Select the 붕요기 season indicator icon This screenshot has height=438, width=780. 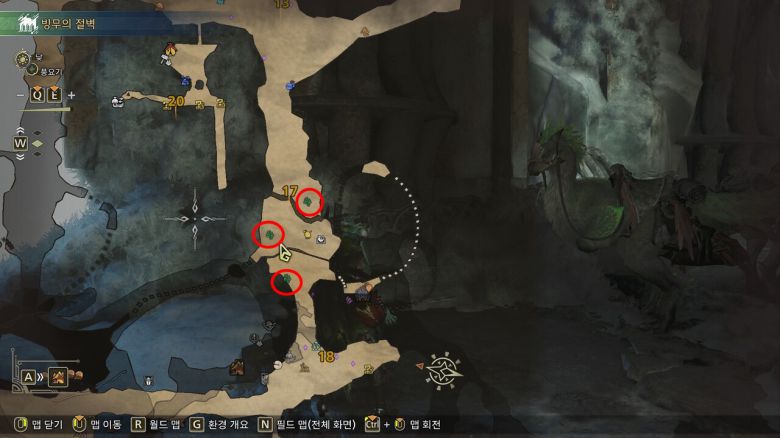(33, 71)
